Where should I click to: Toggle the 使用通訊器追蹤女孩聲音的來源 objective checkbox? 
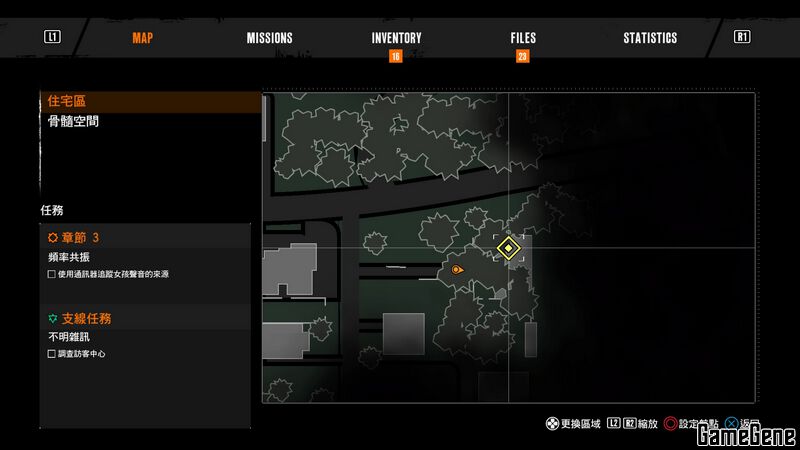(52, 274)
